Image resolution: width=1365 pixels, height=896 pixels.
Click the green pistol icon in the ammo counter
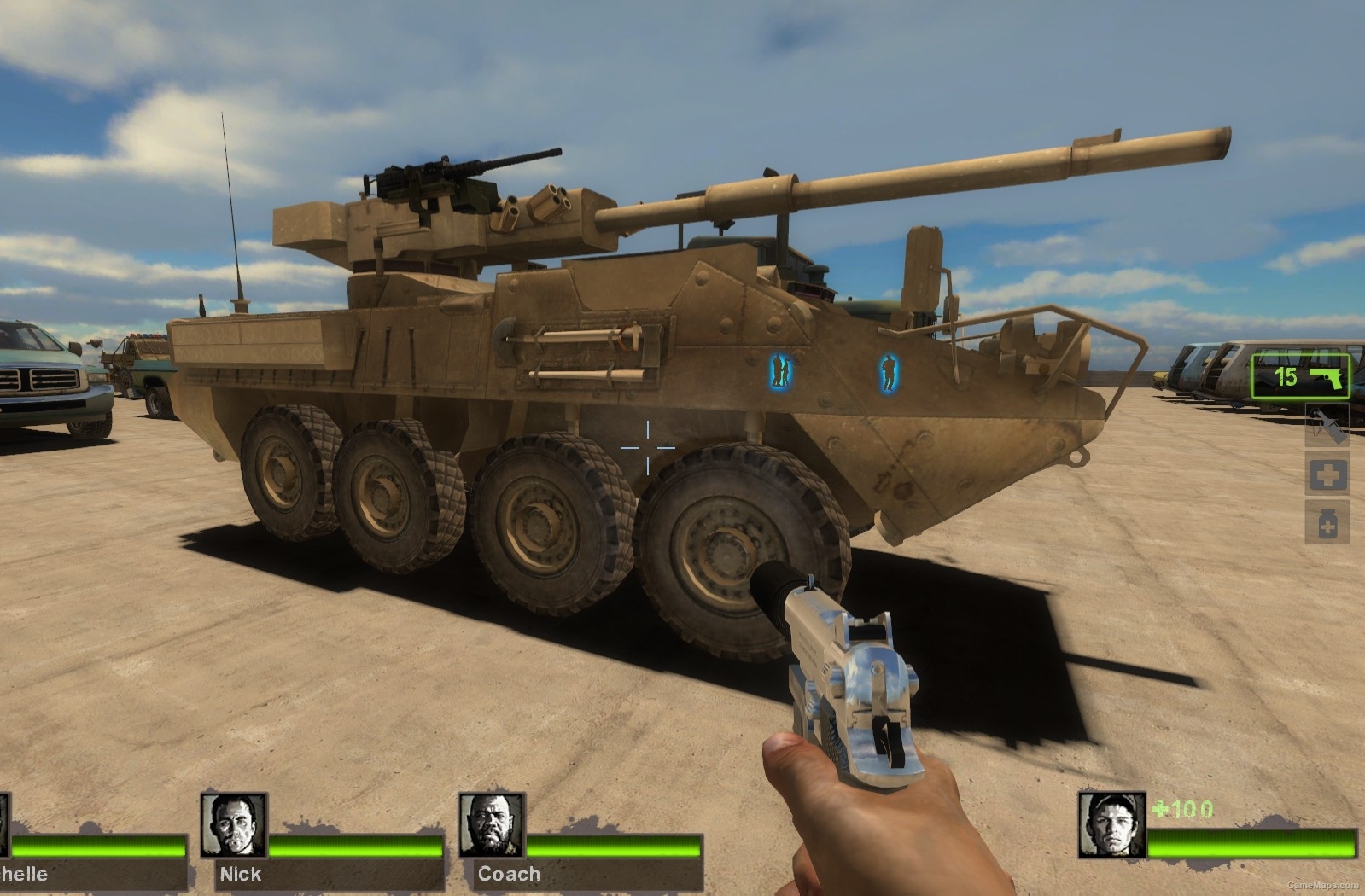pyautogui.click(x=1326, y=379)
